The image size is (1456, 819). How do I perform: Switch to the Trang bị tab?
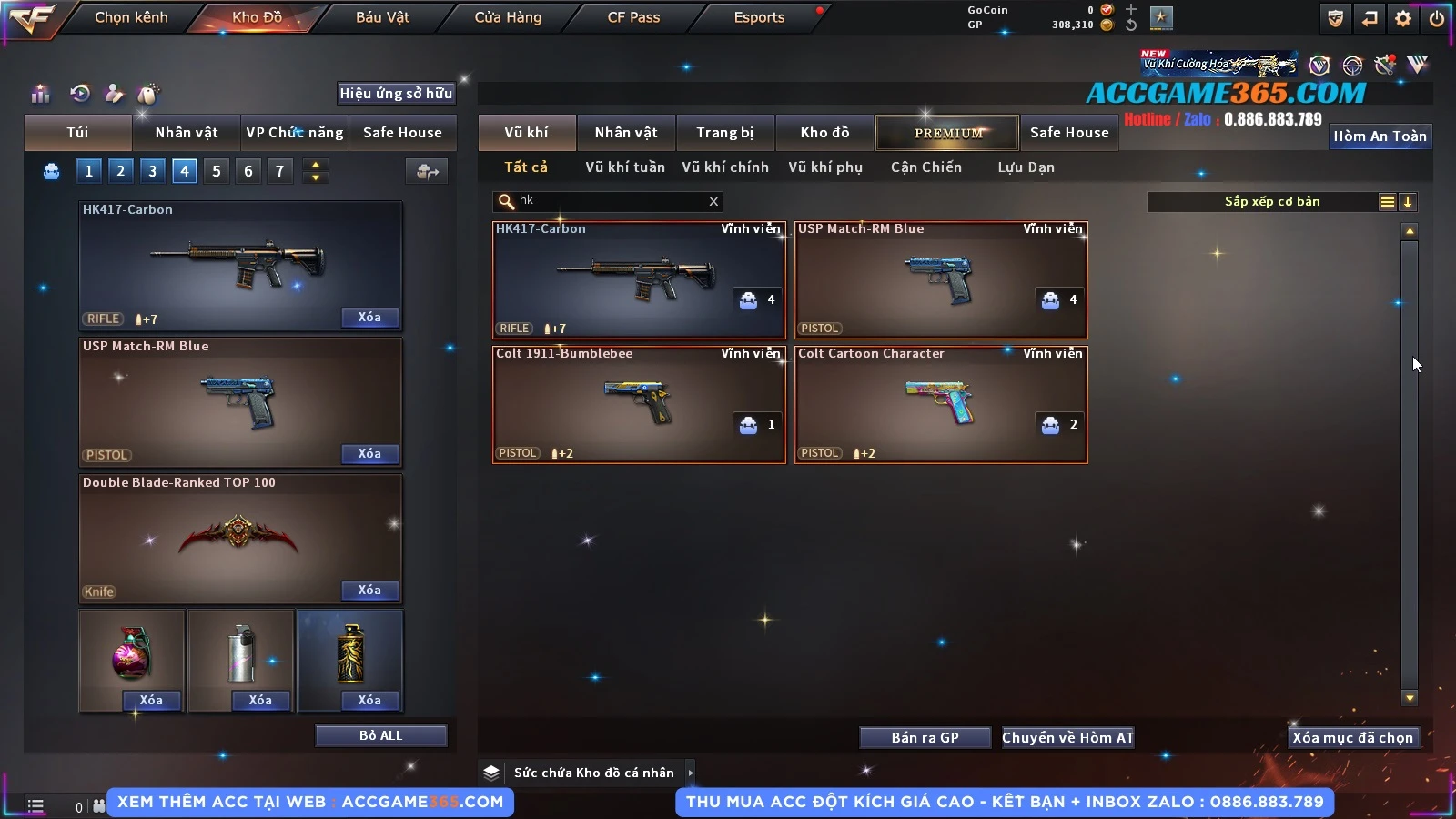pyautogui.click(x=724, y=133)
